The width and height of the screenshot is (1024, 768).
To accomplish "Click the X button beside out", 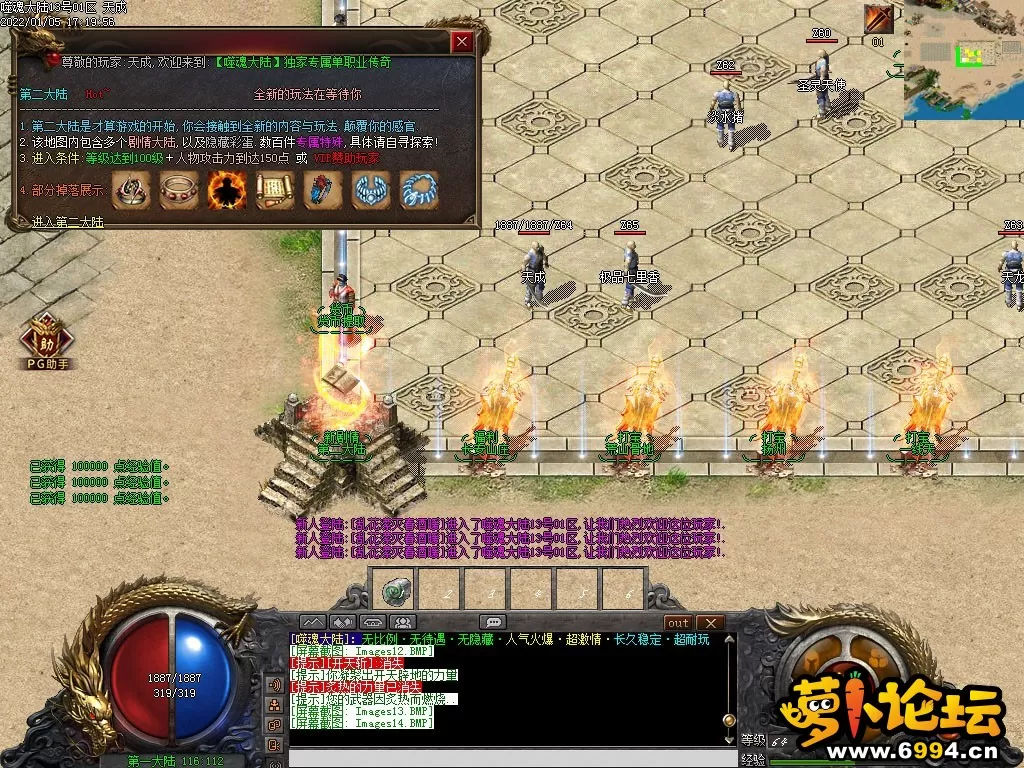I will coord(710,623).
